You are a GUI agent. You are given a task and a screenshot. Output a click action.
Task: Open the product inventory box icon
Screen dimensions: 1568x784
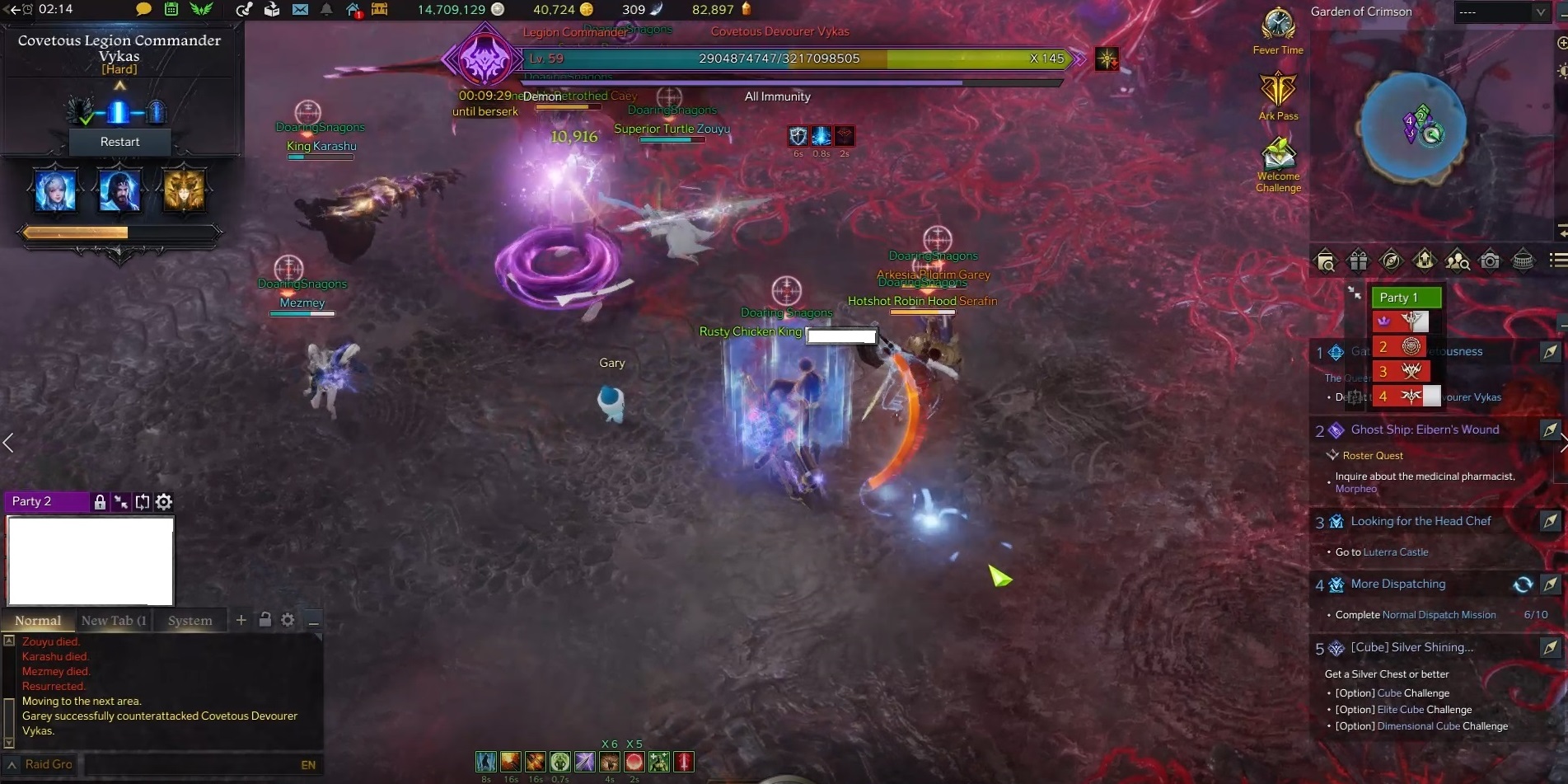[270, 9]
